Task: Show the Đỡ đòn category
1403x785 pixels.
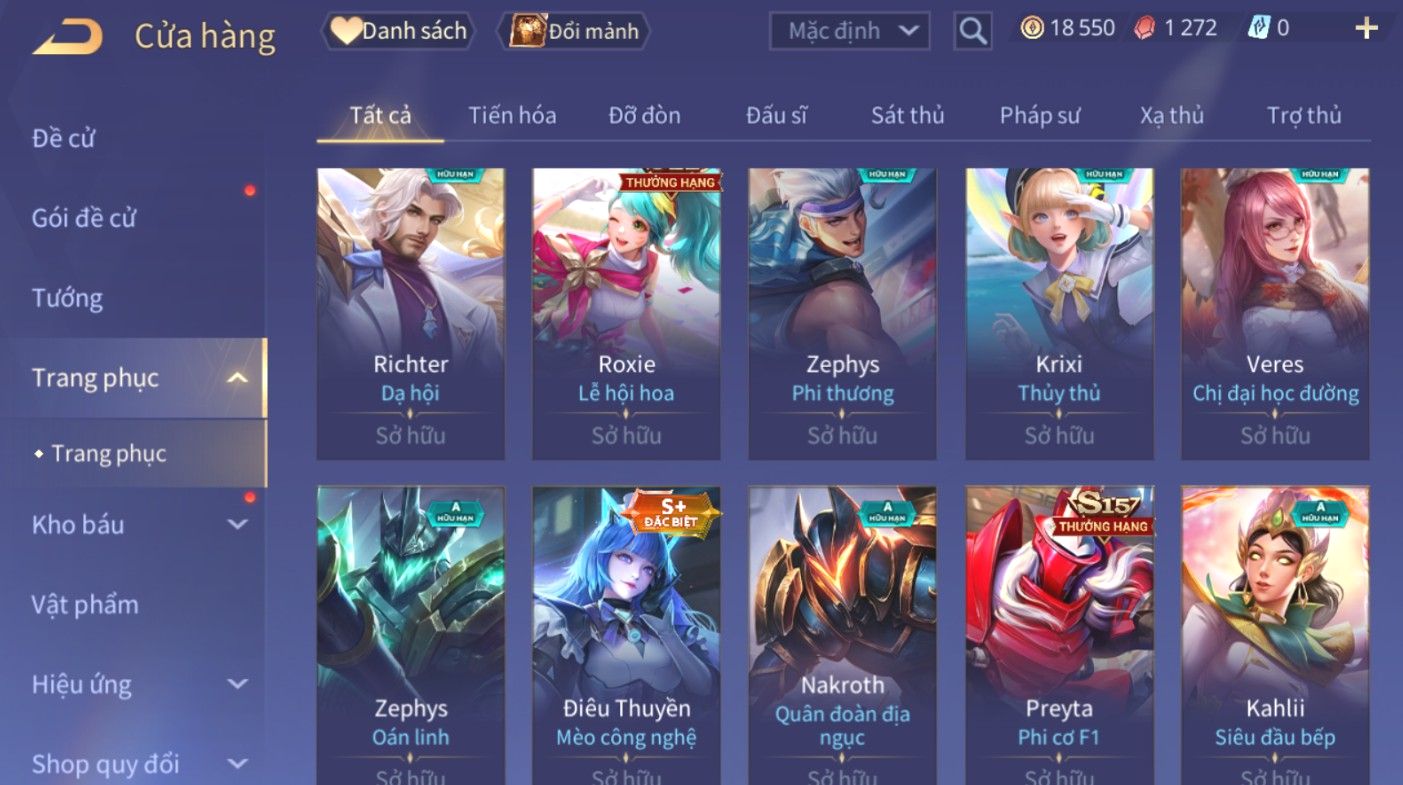Action: pos(644,115)
